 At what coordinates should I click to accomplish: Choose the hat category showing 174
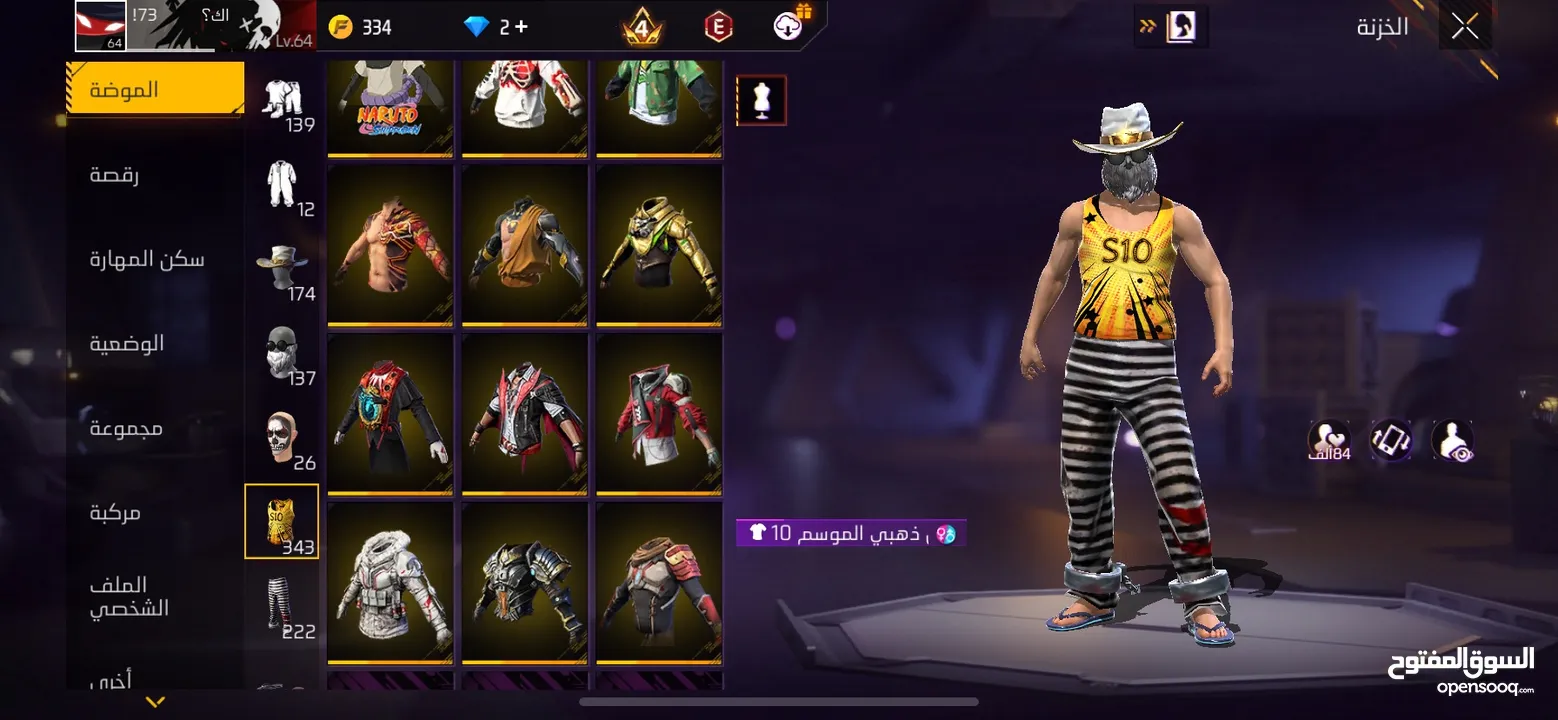[282, 268]
